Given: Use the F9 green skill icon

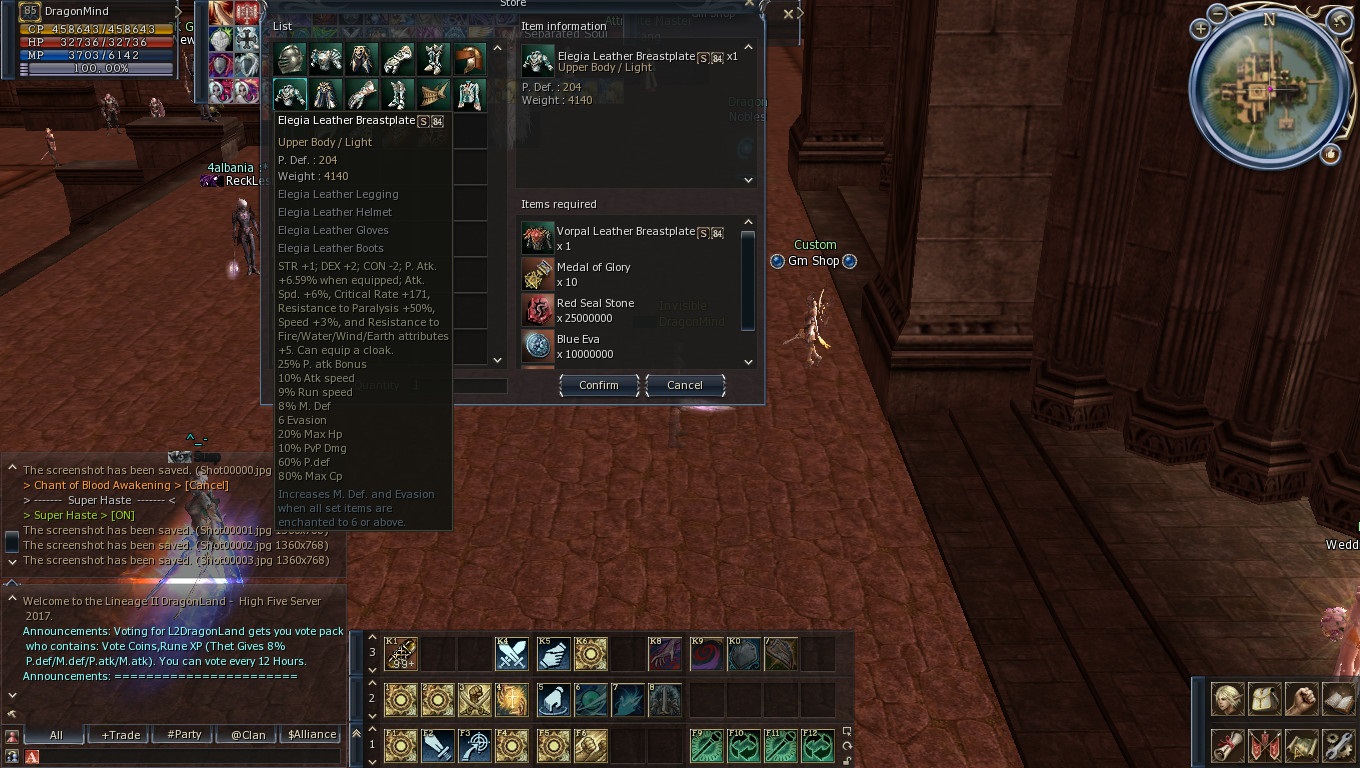Looking at the screenshot, I should (706, 746).
